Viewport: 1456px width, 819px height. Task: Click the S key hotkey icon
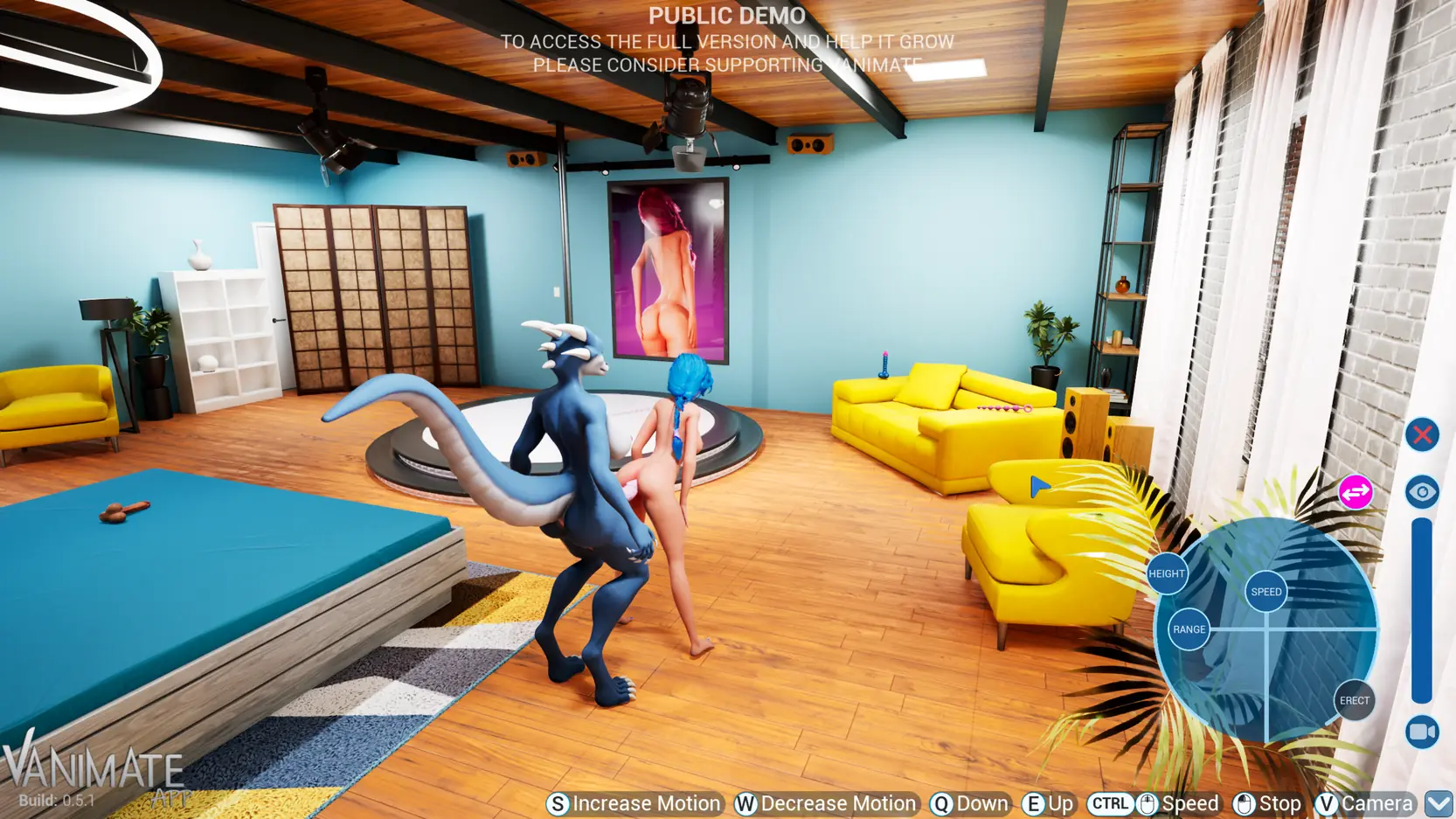(x=558, y=802)
